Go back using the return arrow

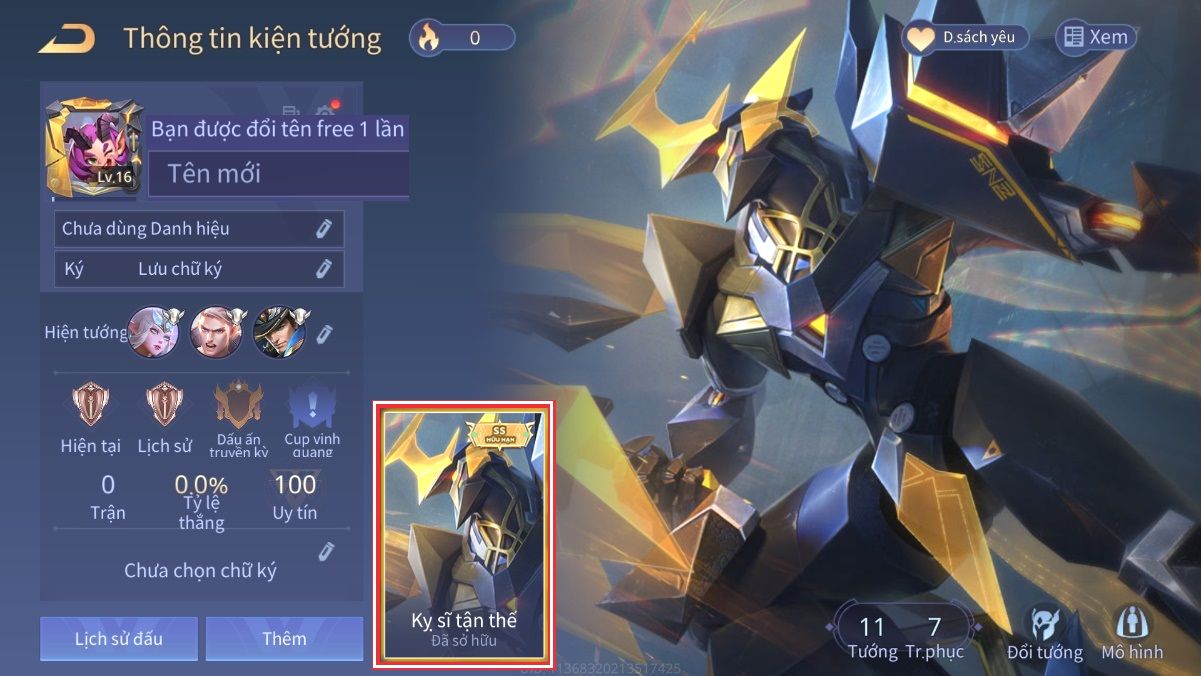pos(67,39)
